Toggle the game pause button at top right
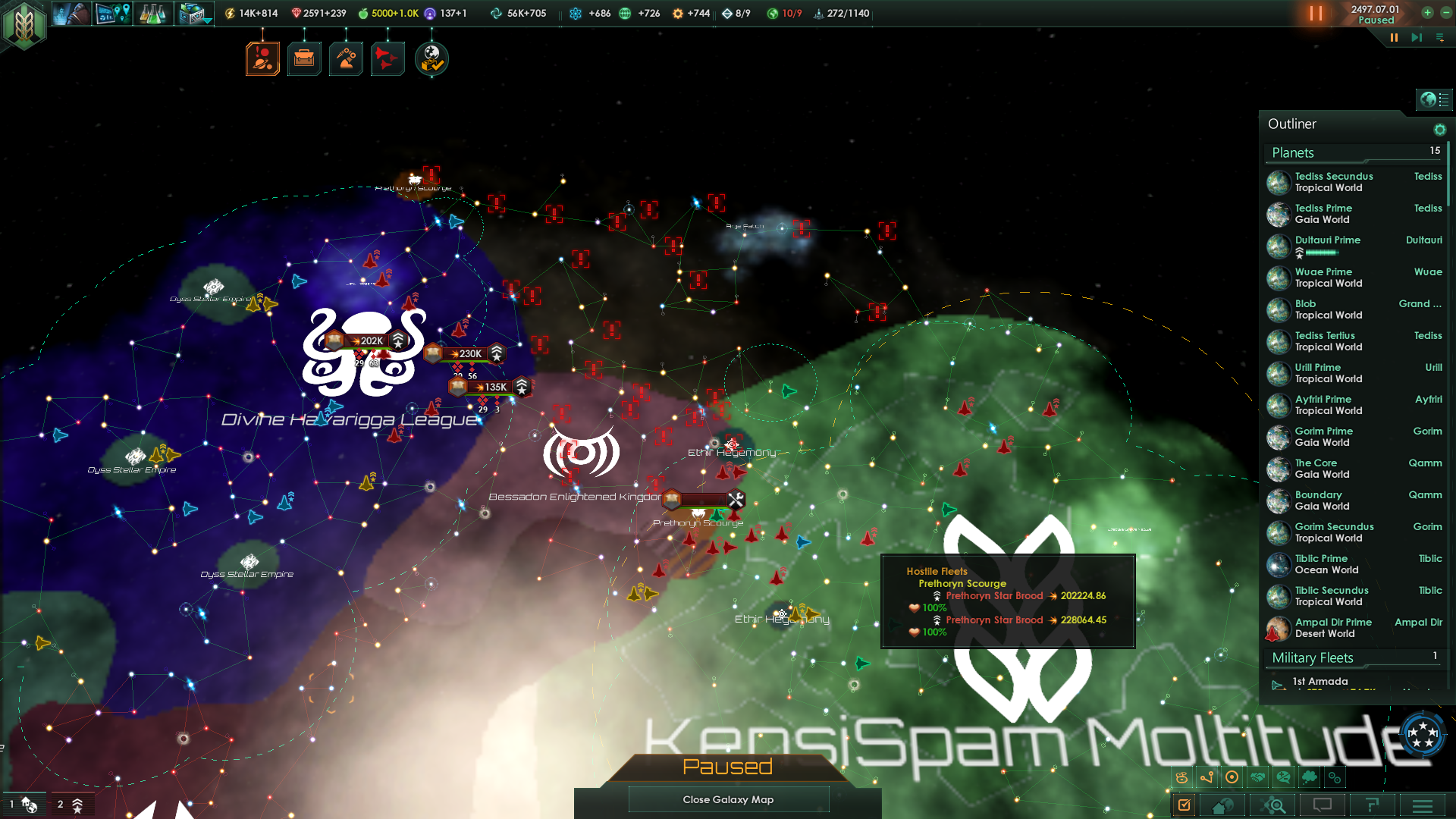Viewport: 1456px width, 819px height. [1316, 13]
